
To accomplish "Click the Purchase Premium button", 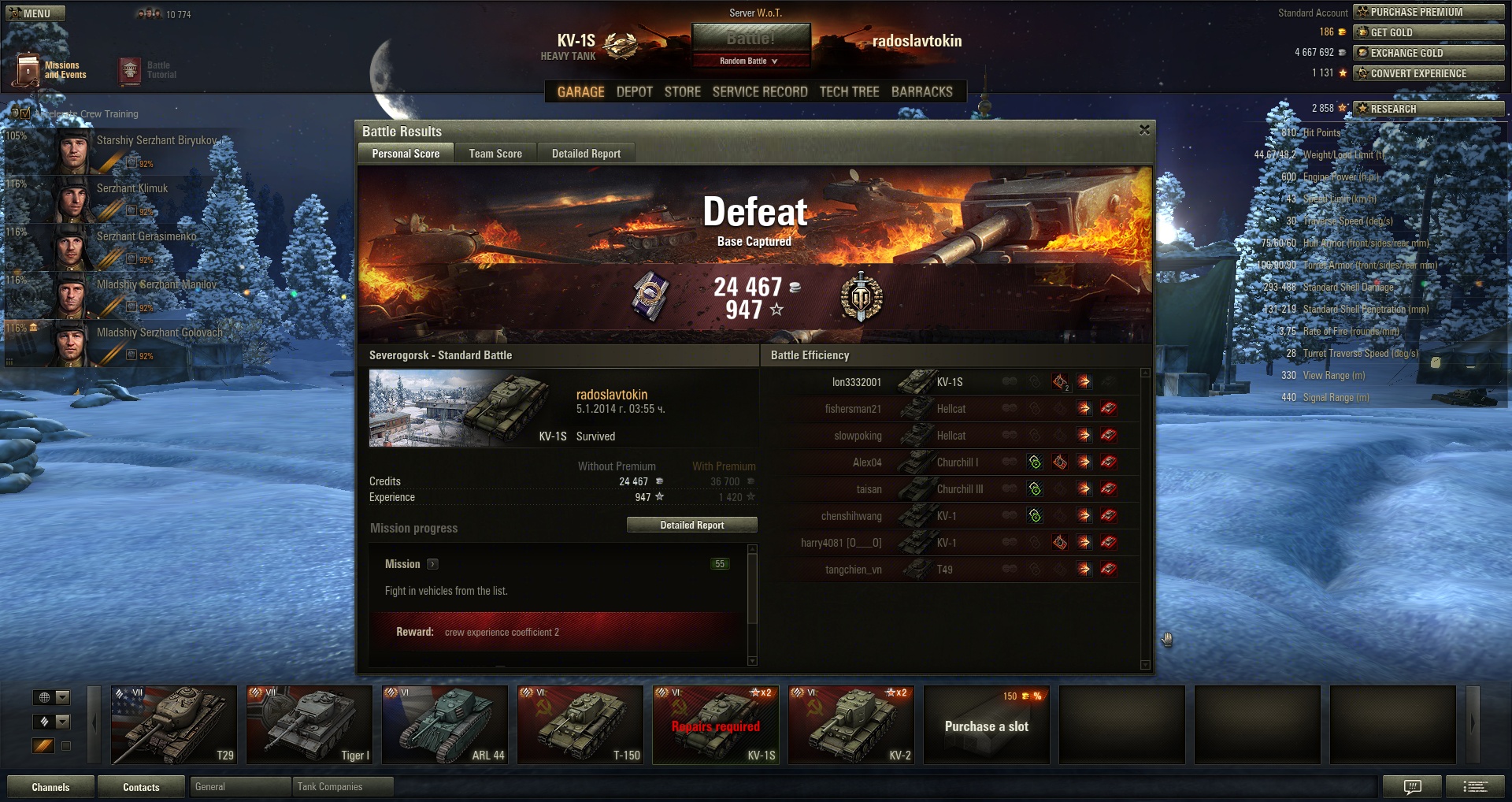I will 1429,12.
